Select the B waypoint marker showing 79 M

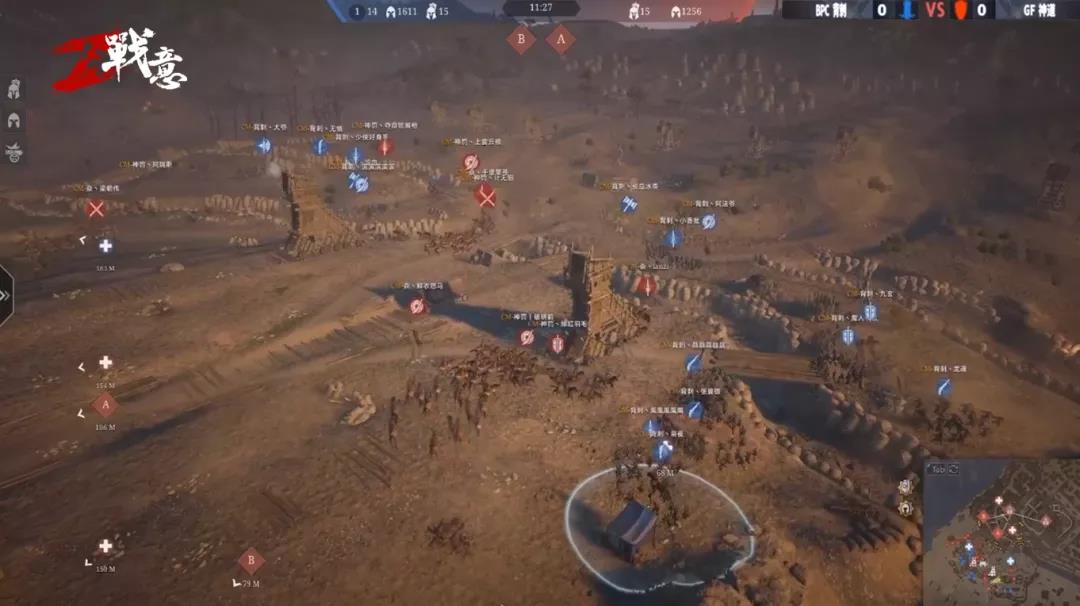(x=251, y=561)
